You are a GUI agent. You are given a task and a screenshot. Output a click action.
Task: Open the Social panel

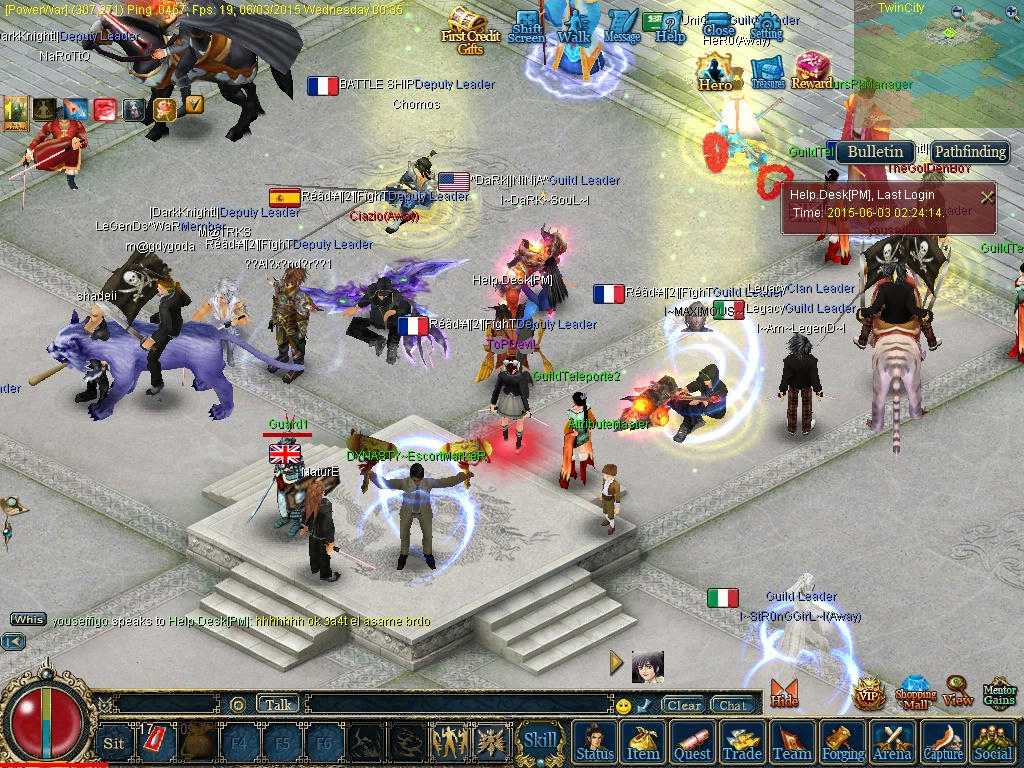tap(993, 742)
